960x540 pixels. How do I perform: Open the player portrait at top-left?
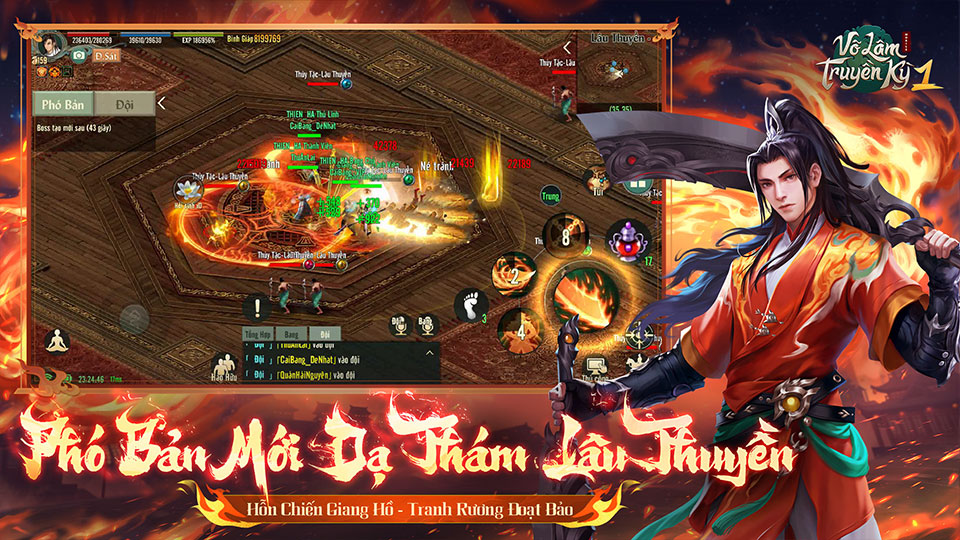(x=48, y=43)
